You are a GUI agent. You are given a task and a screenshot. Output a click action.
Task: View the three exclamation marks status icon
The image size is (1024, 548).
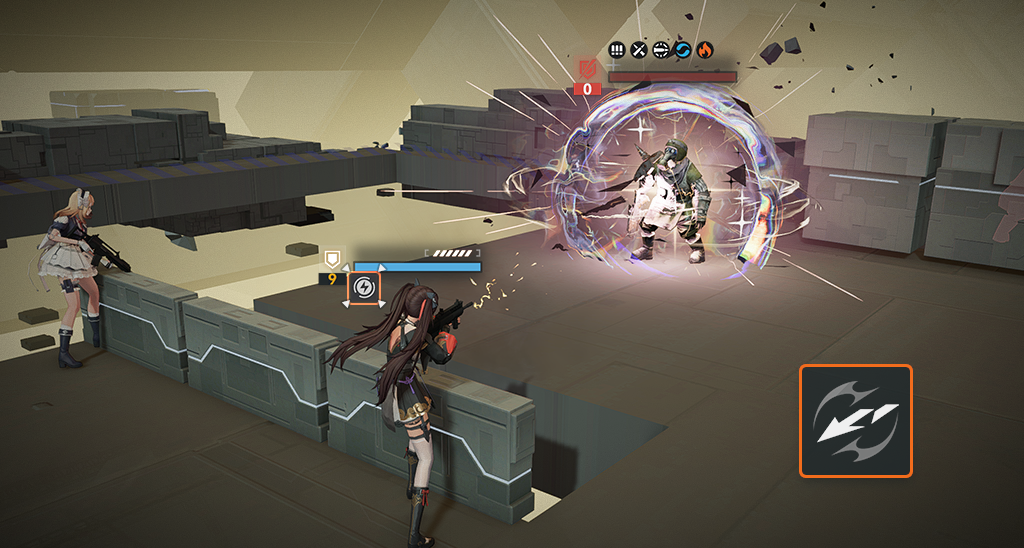tap(617, 49)
